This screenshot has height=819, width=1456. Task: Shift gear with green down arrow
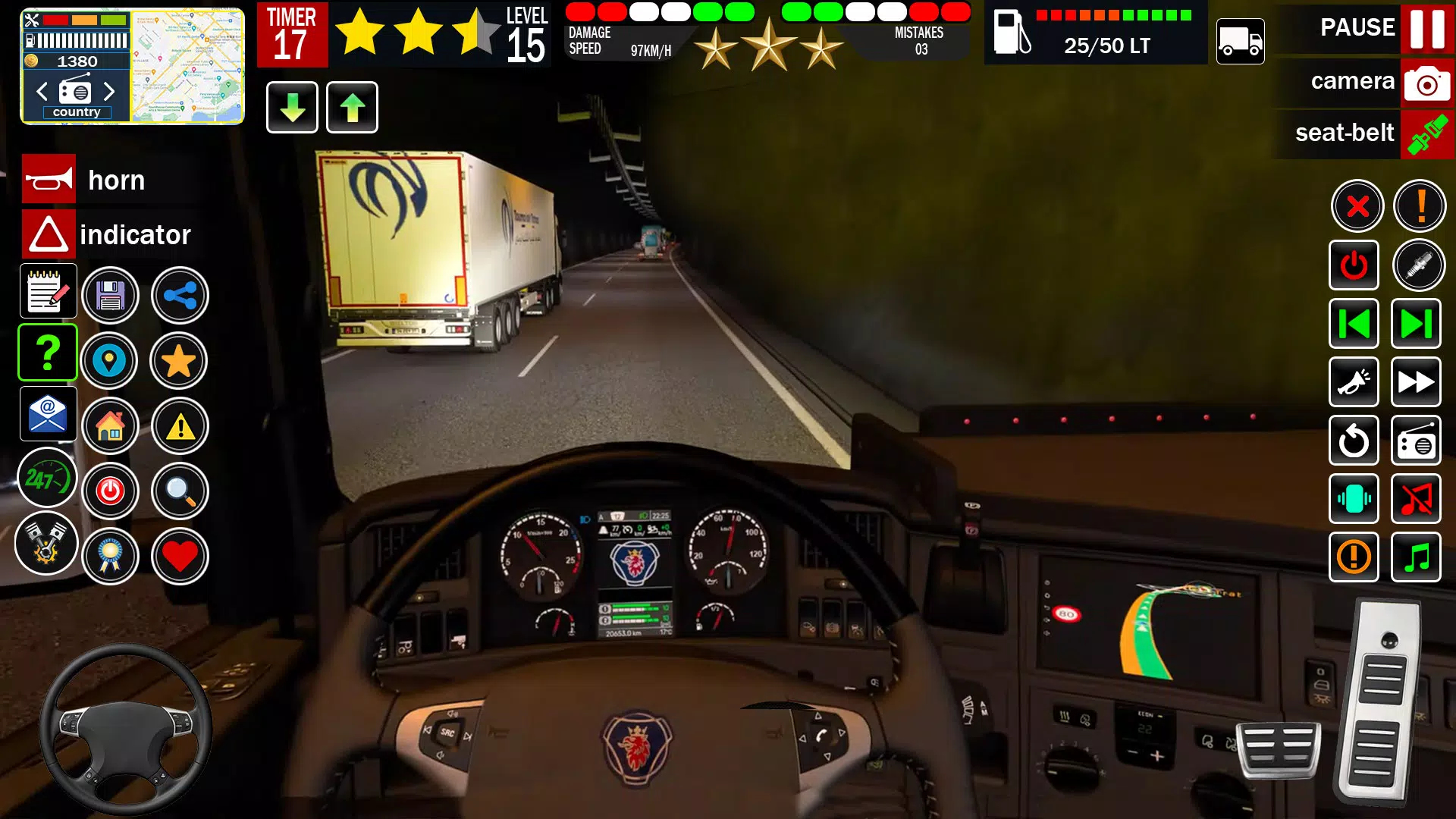pos(292,108)
